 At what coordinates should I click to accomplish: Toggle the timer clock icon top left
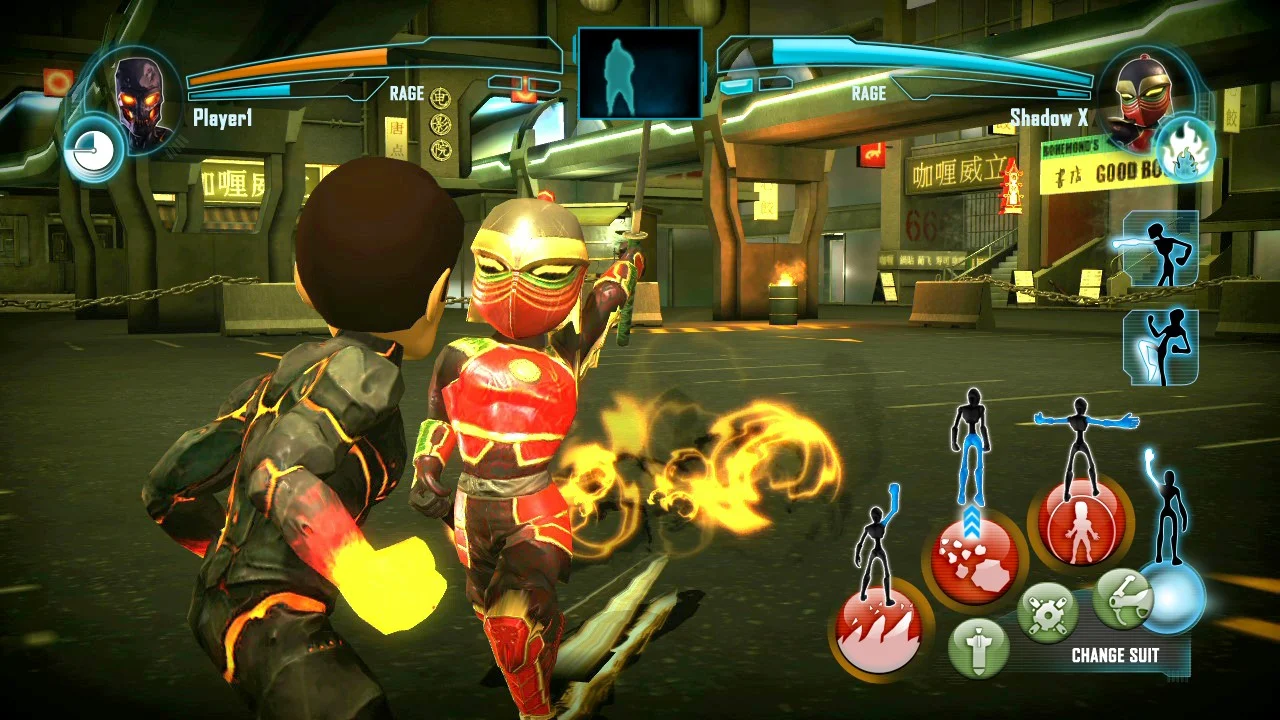pos(94,148)
